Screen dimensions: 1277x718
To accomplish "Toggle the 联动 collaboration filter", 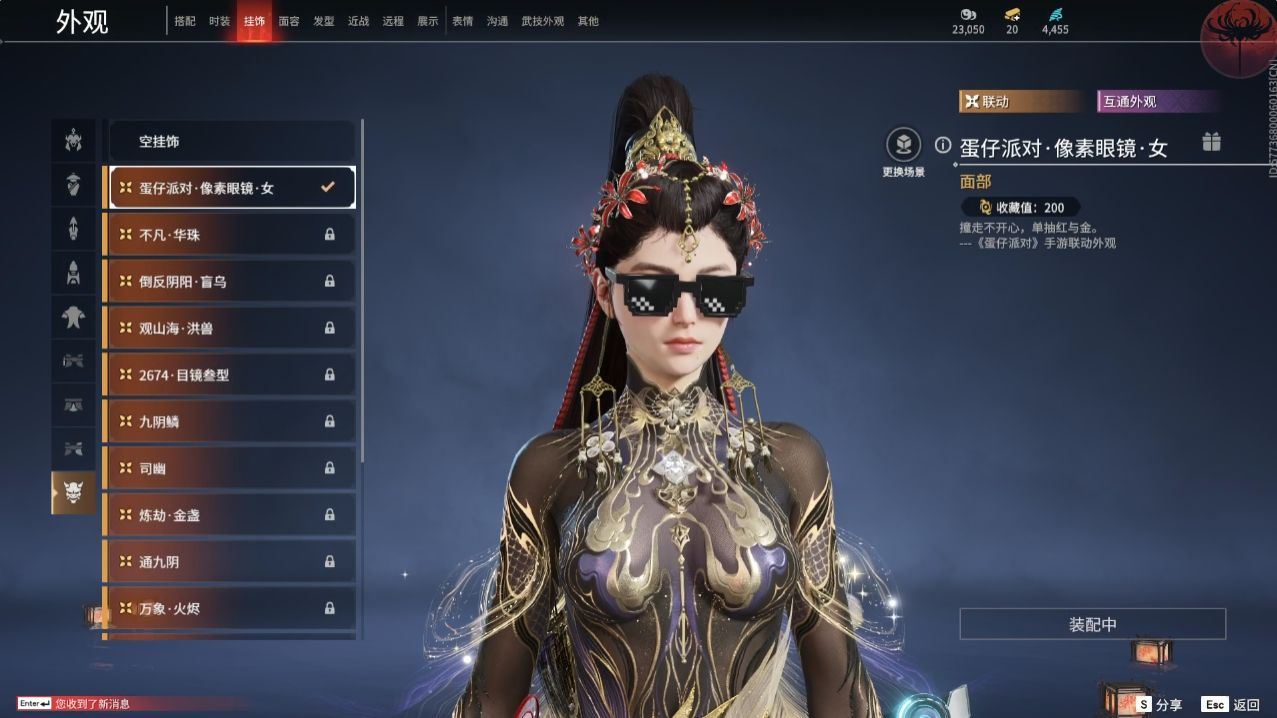I will pos(1020,102).
